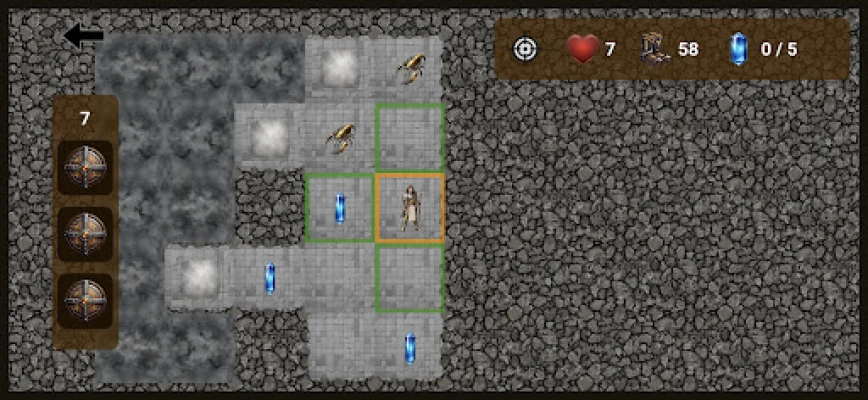Select the orange-outlined hero tile

tap(410, 207)
